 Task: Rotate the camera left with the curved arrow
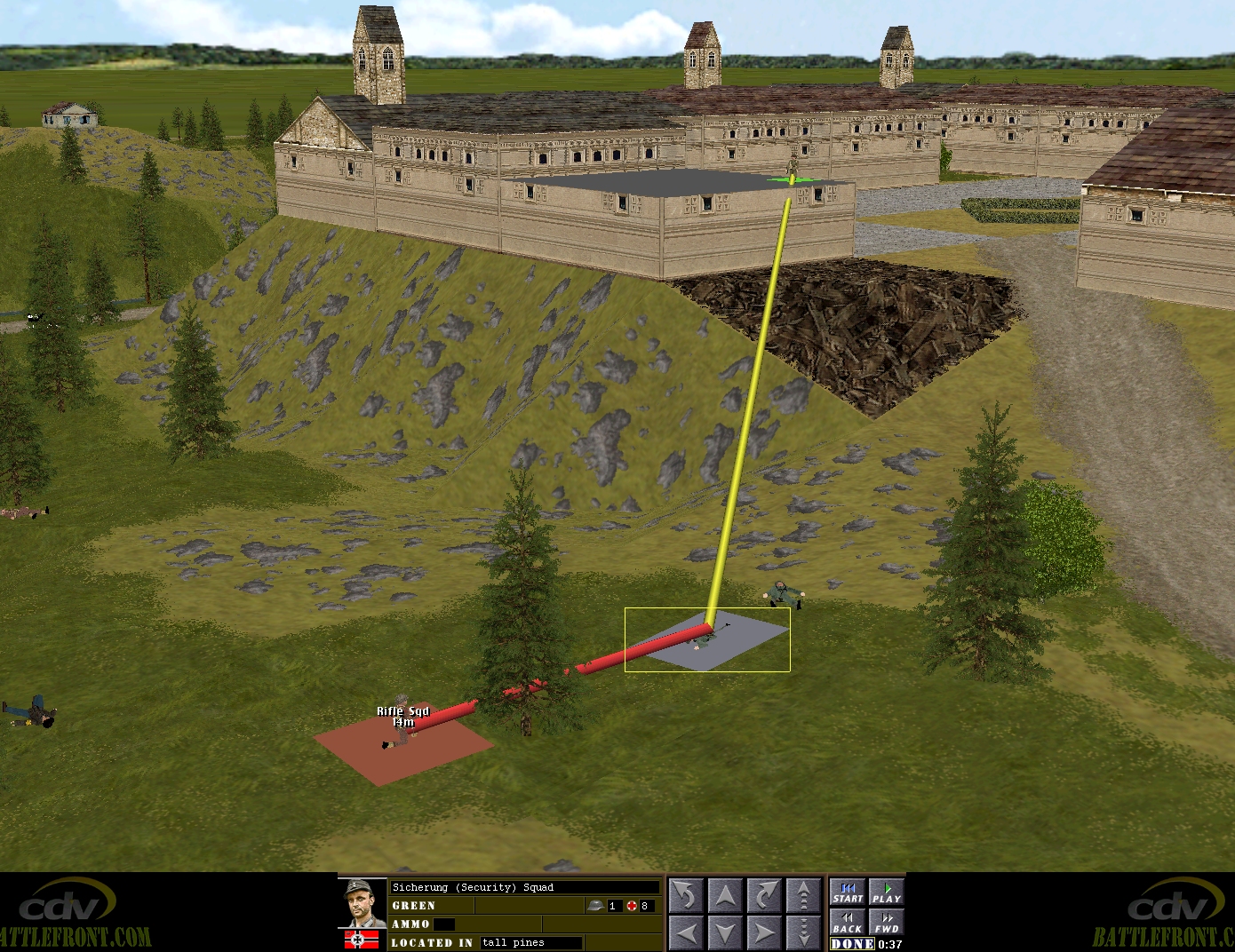coord(686,895)
